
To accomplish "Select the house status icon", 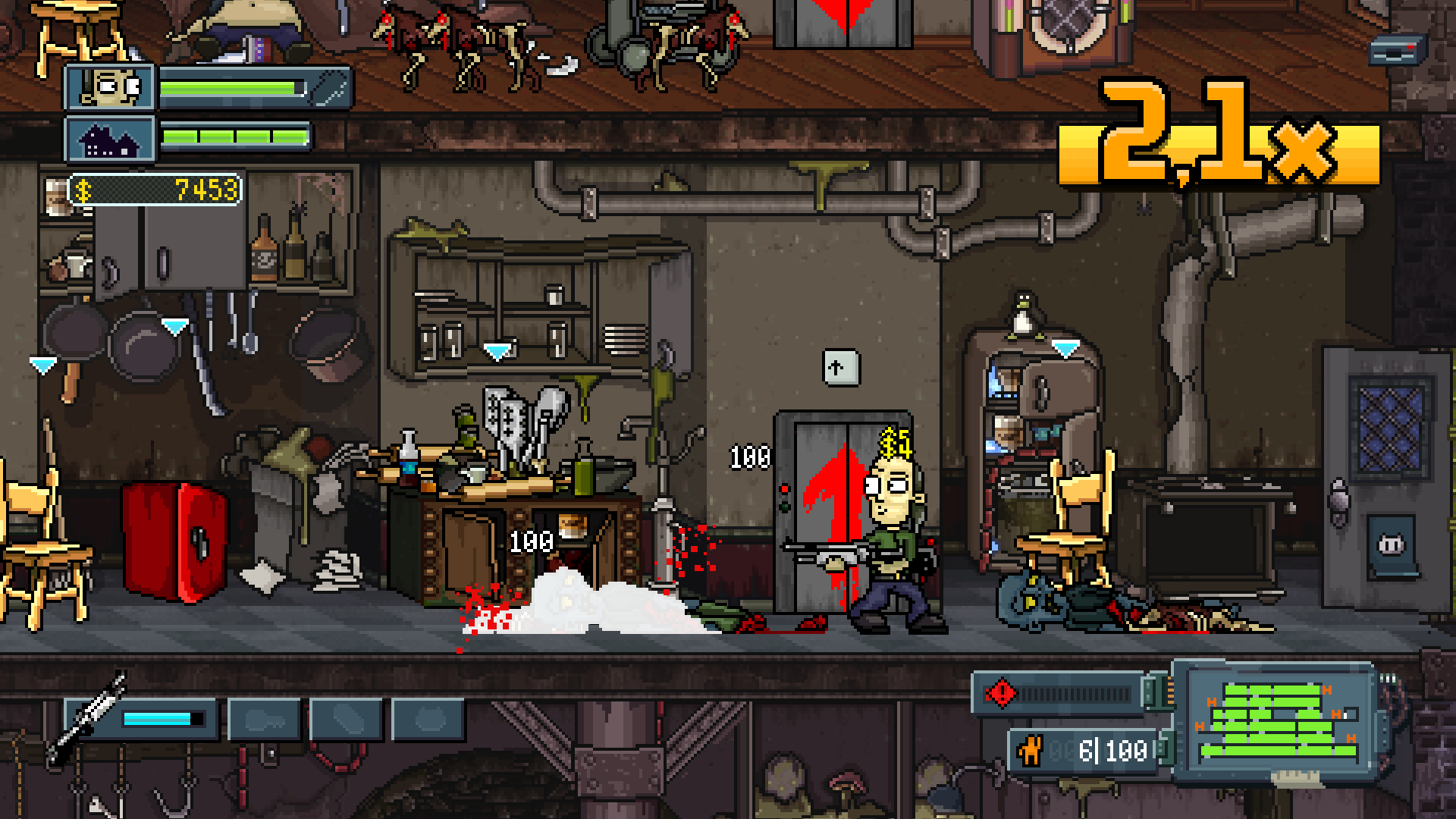I will click(111, 139).
